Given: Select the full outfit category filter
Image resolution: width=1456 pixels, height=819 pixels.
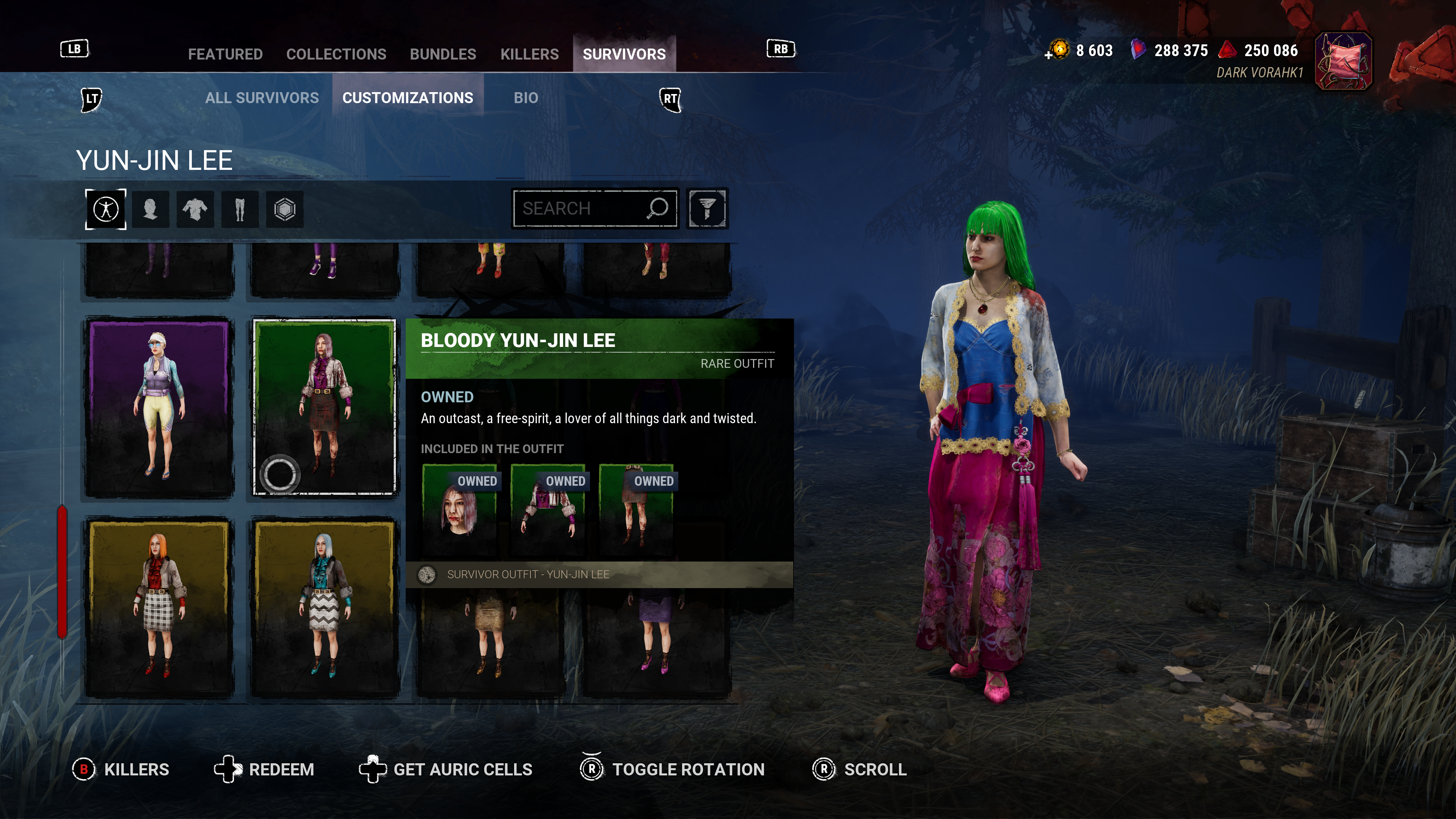Looking at the screenshot, I should pyautogui.click(x=106, y=209).
